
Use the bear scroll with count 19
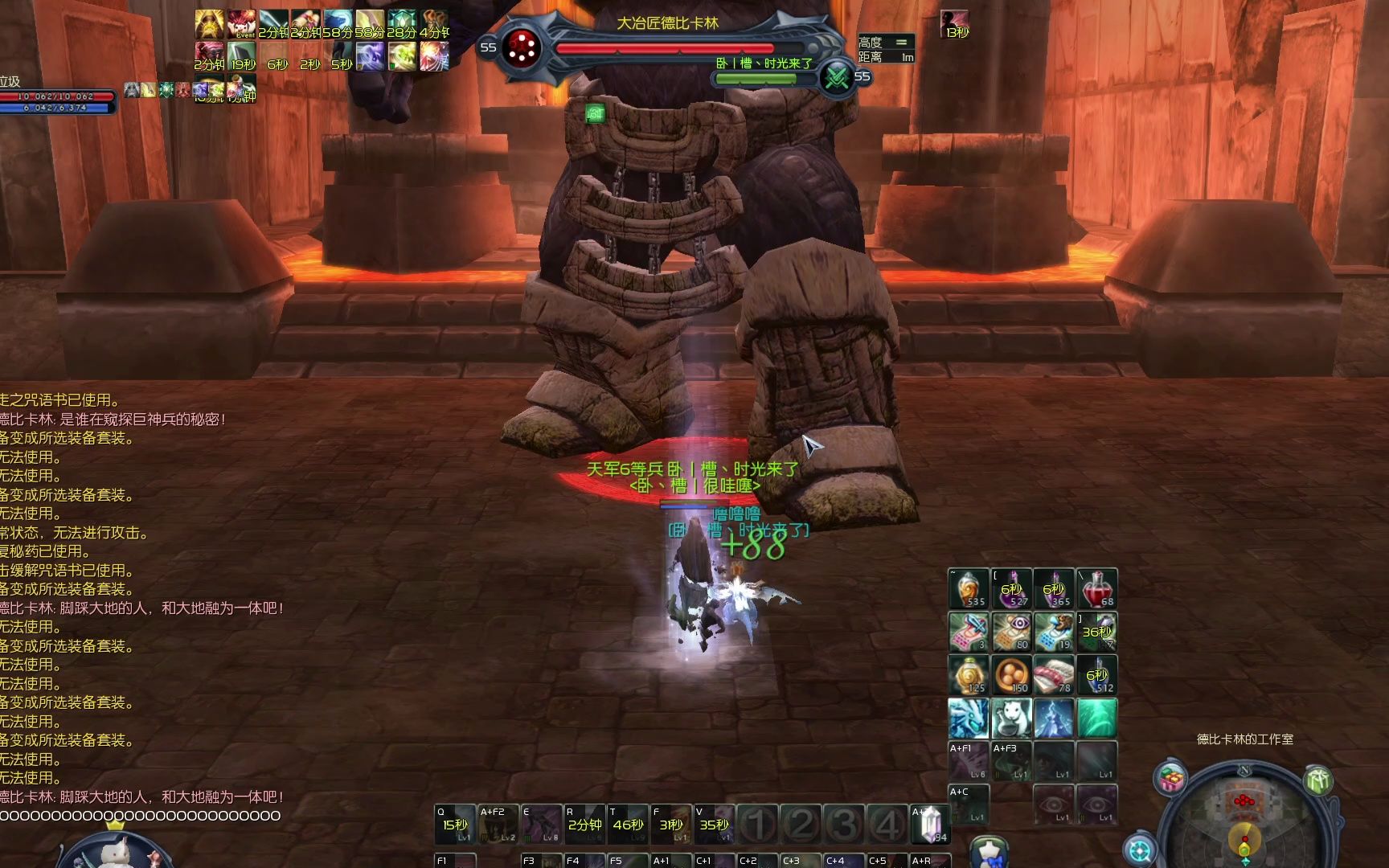point(1054,632)
